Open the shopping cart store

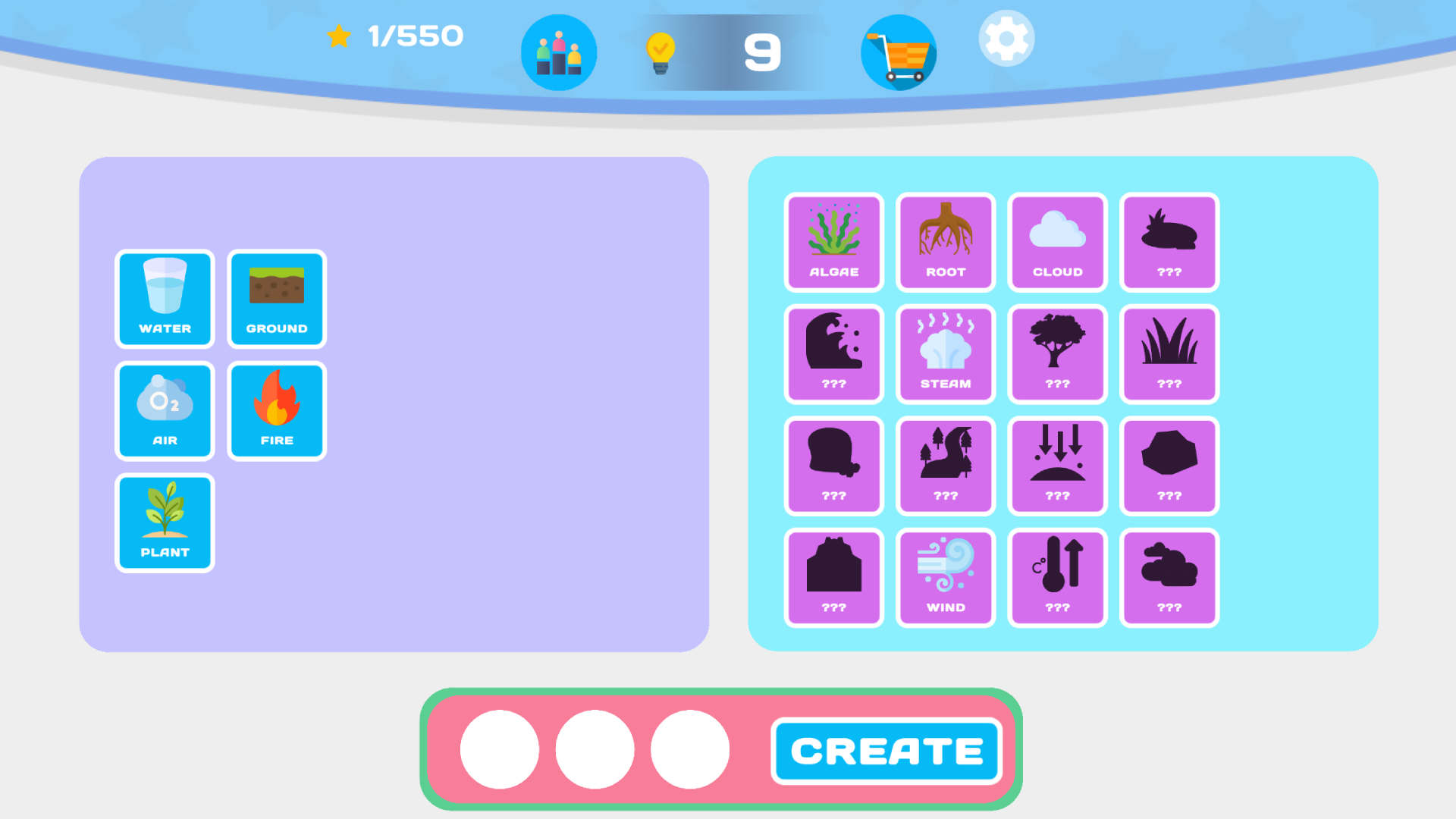point(899,52)
